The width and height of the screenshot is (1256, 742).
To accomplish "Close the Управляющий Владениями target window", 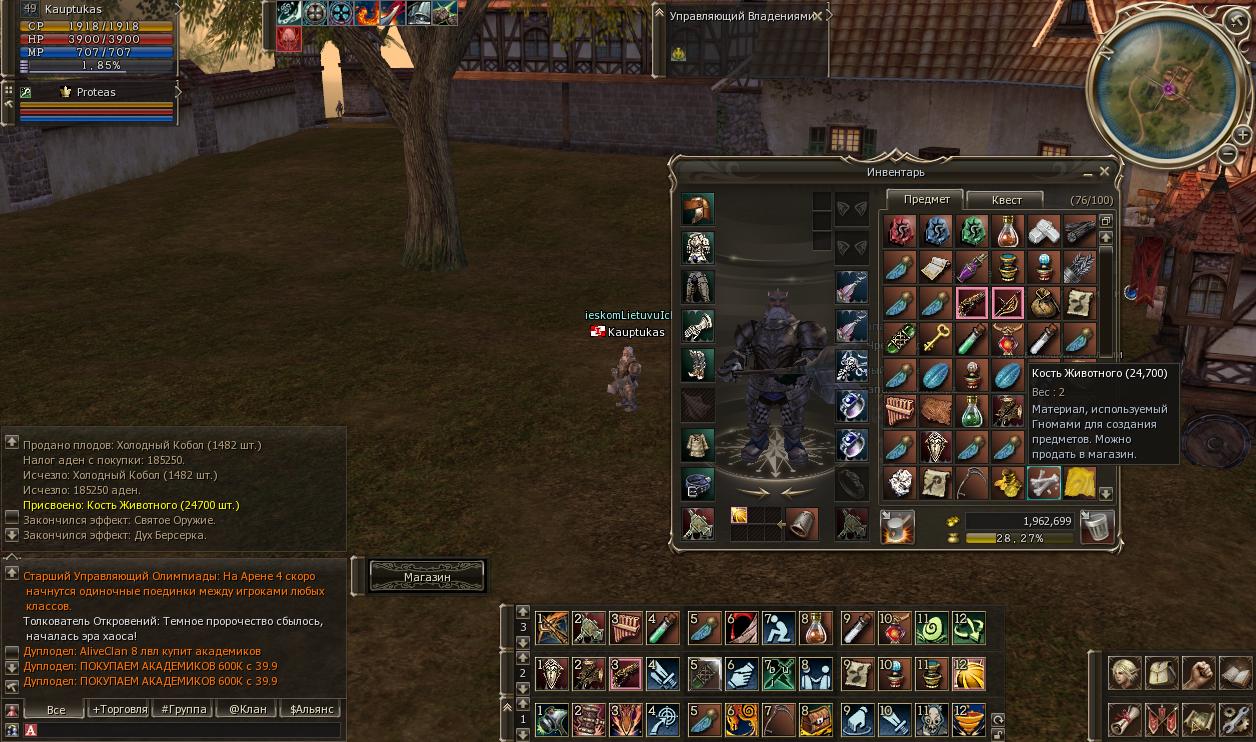I will click(818, 16).
